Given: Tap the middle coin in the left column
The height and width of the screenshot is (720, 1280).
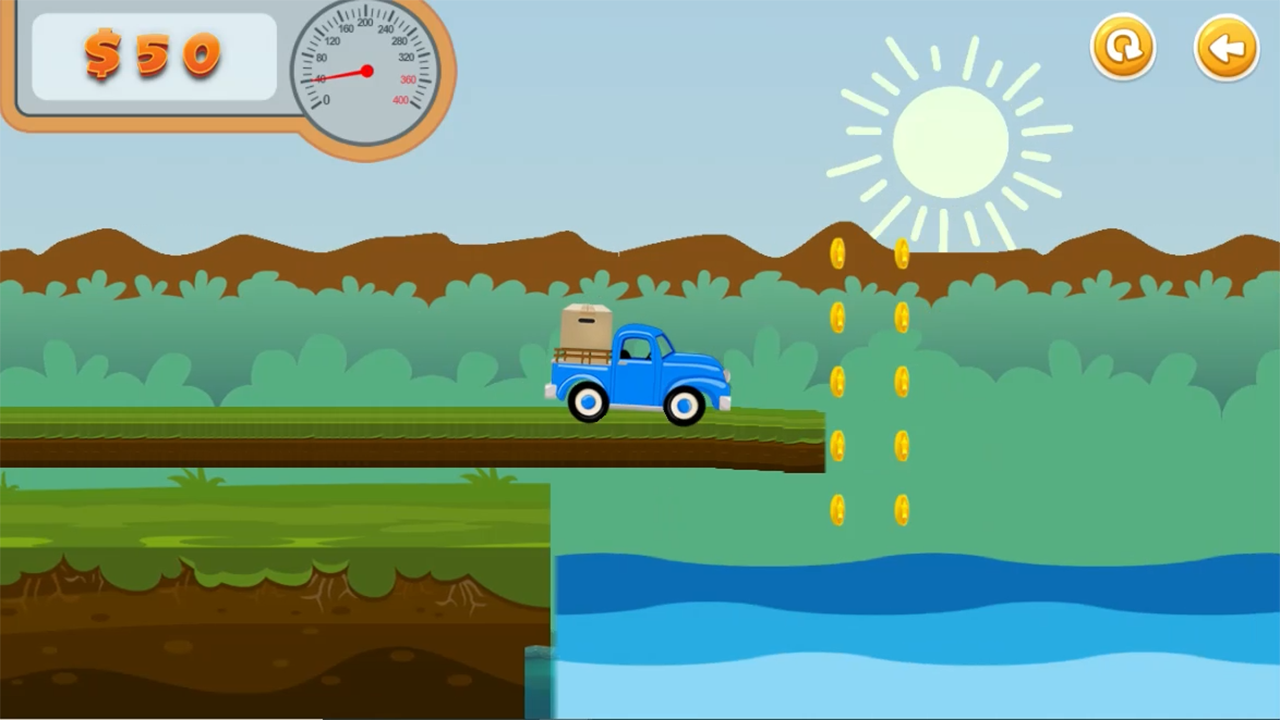Looking at the screenshot, I should pyautogui.click(x=838, y=380).
